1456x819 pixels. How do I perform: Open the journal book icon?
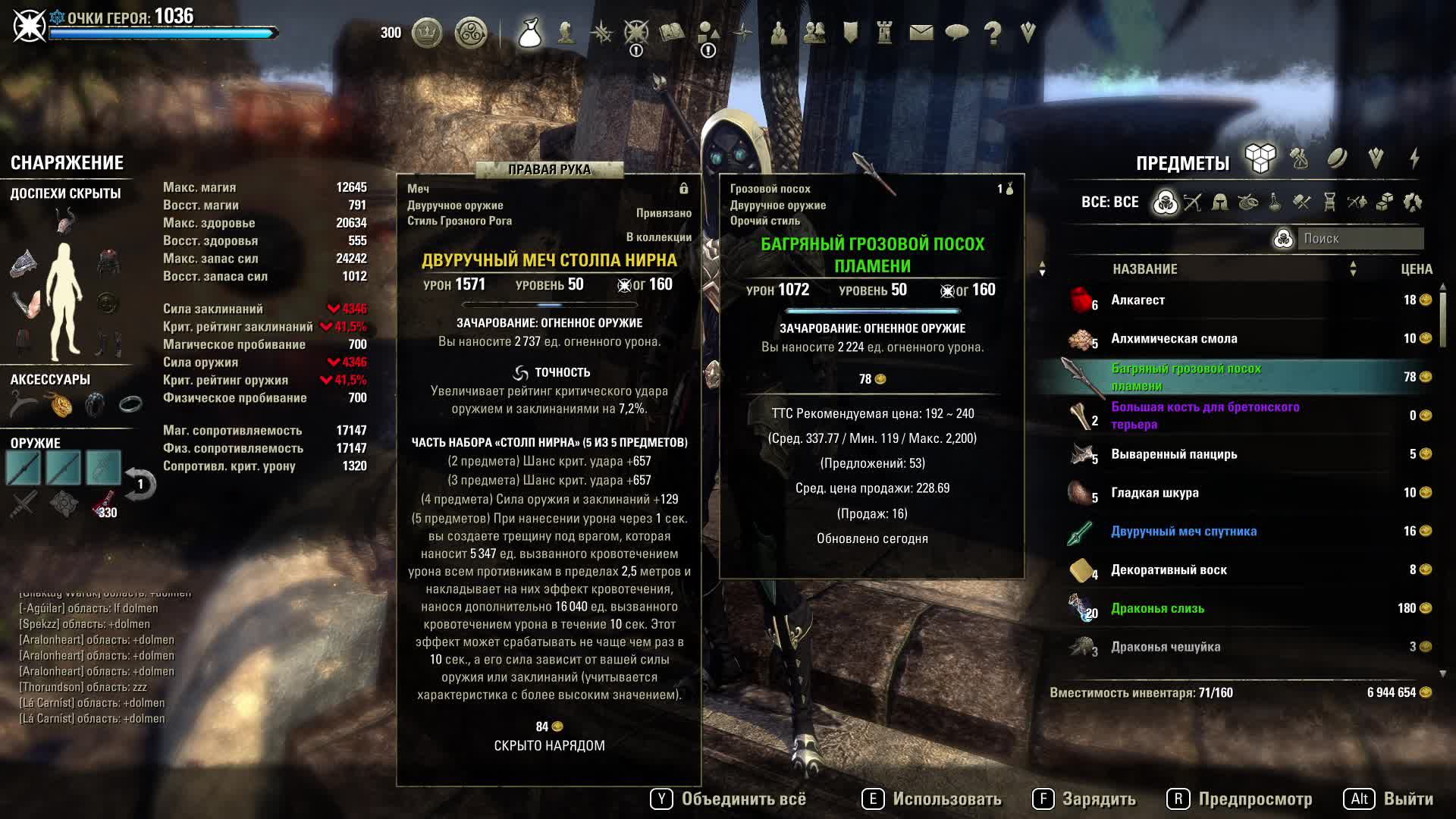tap(672, 33)
